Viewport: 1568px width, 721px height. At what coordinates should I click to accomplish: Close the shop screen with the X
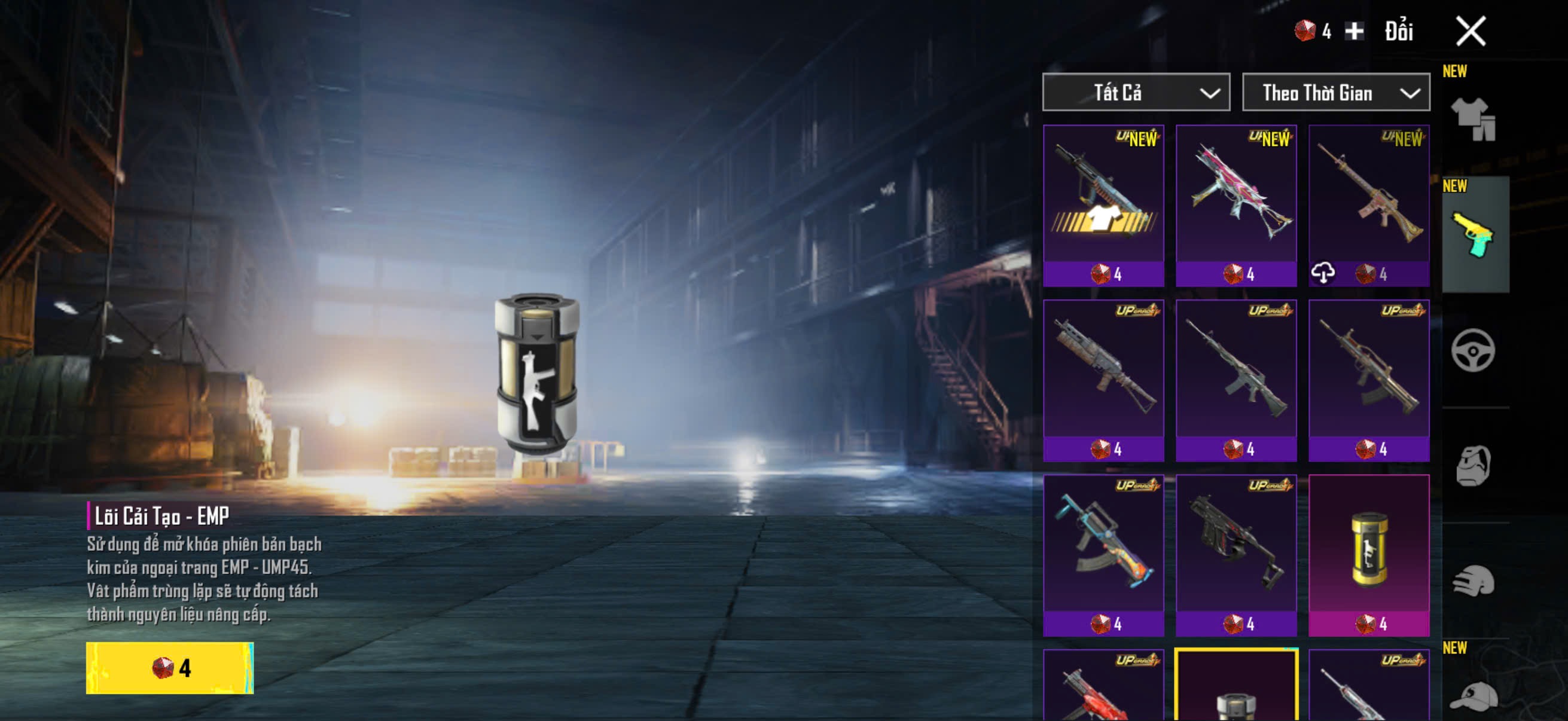(x=1470, y=31)
